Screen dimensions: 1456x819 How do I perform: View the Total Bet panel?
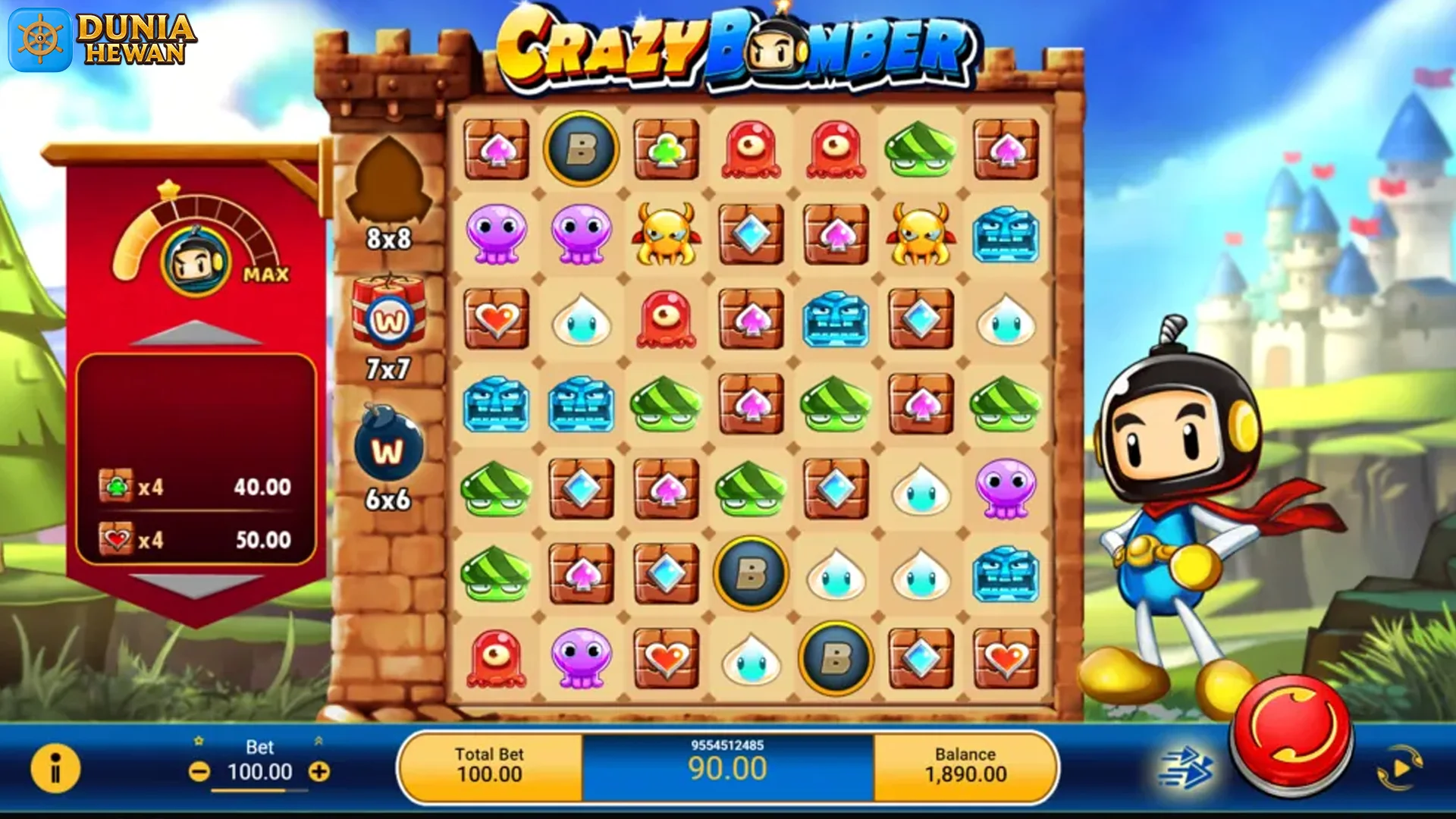click(x=491, y=768)
